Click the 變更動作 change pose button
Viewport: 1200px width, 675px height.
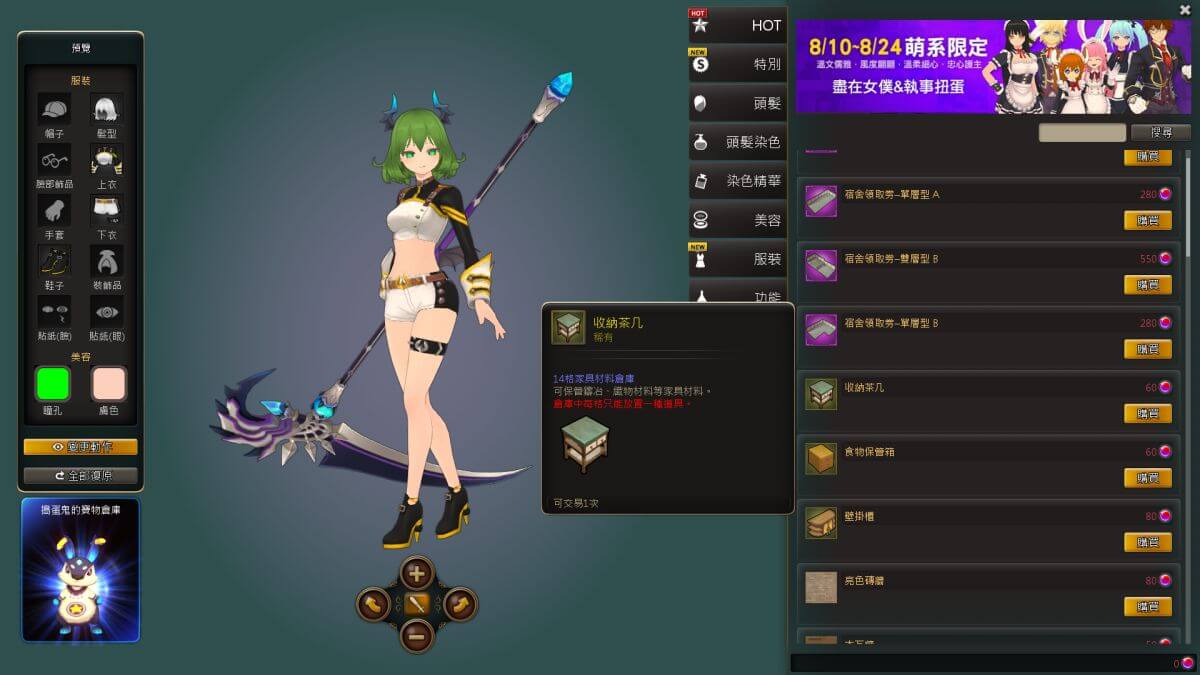tap(80, 447)
